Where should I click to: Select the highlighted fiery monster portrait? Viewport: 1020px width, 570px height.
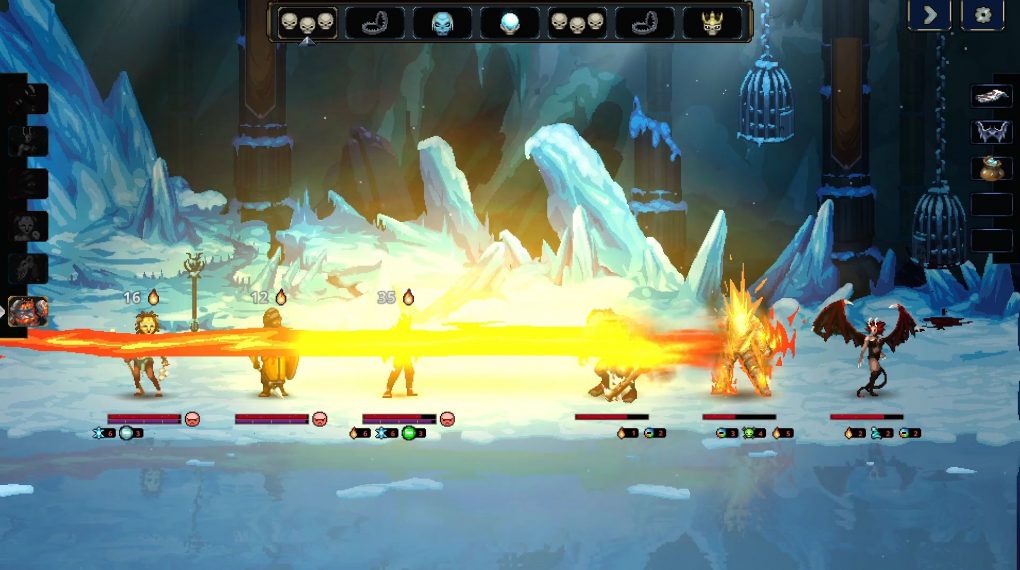tap(27, 311)
